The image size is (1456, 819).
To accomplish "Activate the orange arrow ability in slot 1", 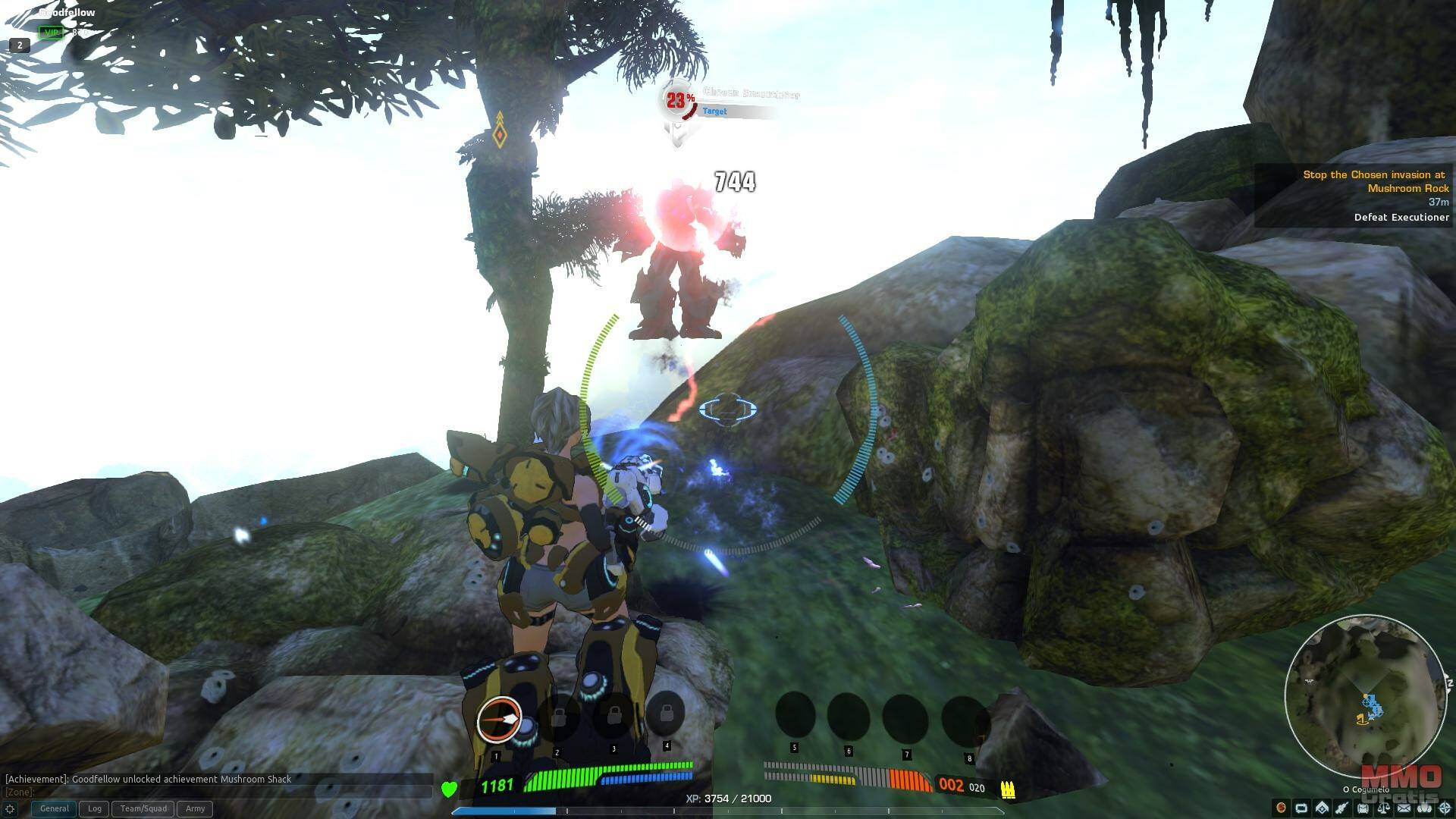I will (499, 718).
